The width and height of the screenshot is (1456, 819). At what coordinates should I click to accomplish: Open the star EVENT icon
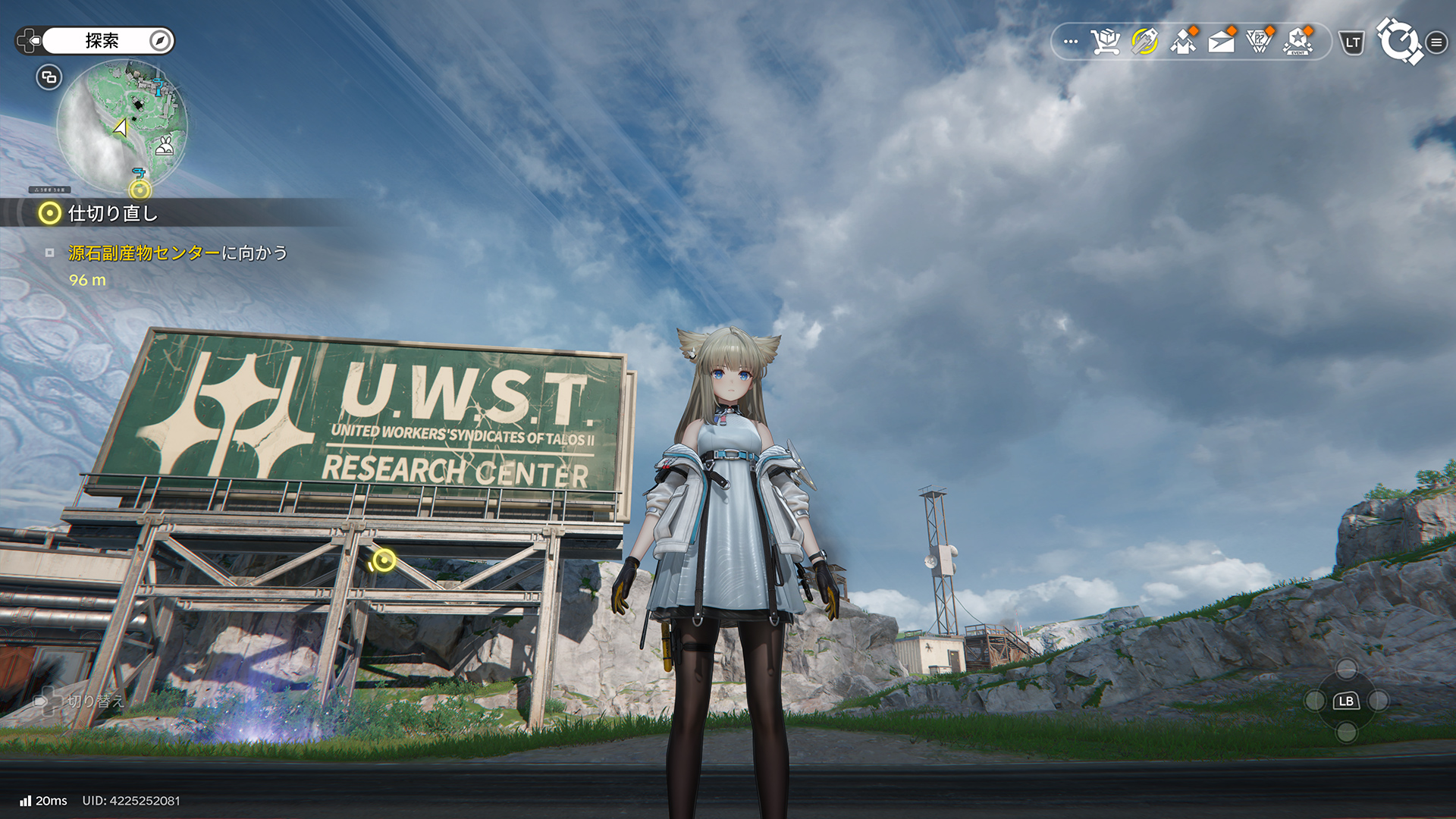pos(1298,42)
